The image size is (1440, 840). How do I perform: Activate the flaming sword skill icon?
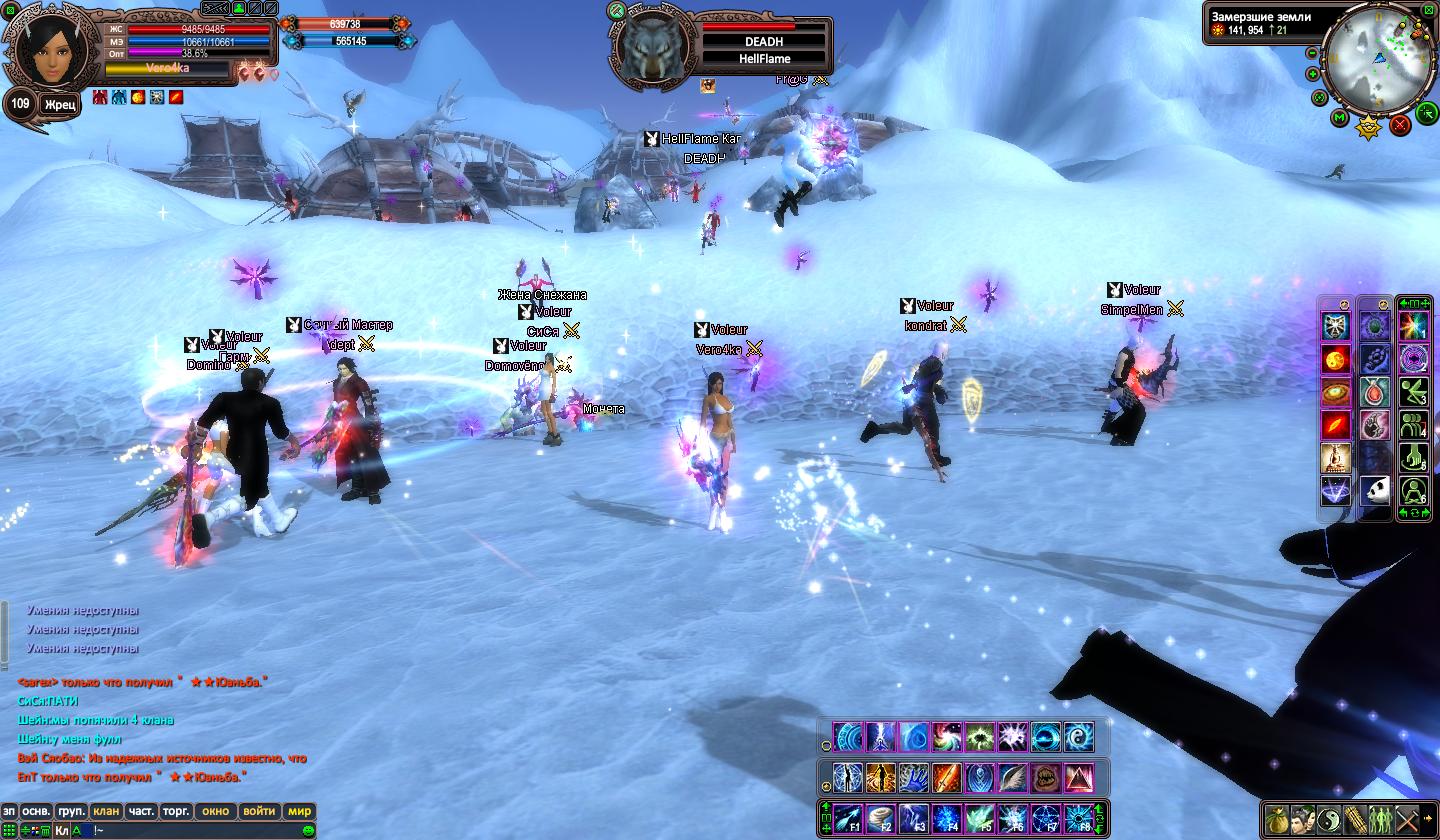point(947,777)
